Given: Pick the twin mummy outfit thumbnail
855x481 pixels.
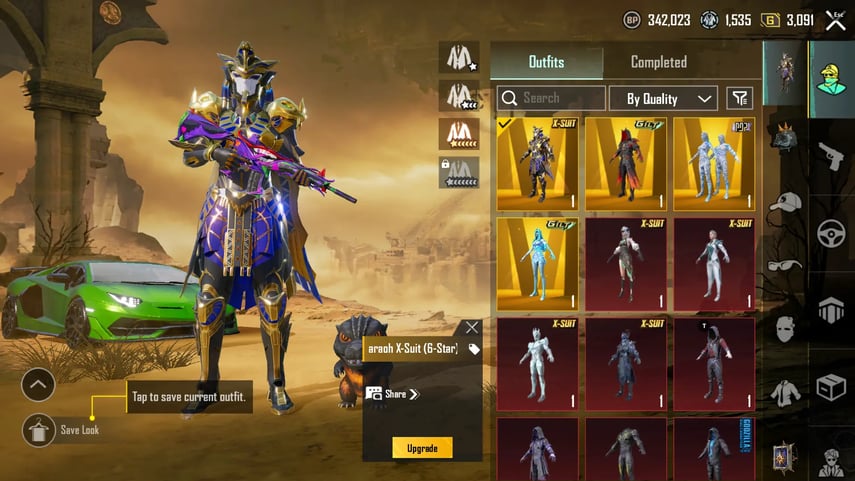Looking at the screenshot, I should pos(714,163).
